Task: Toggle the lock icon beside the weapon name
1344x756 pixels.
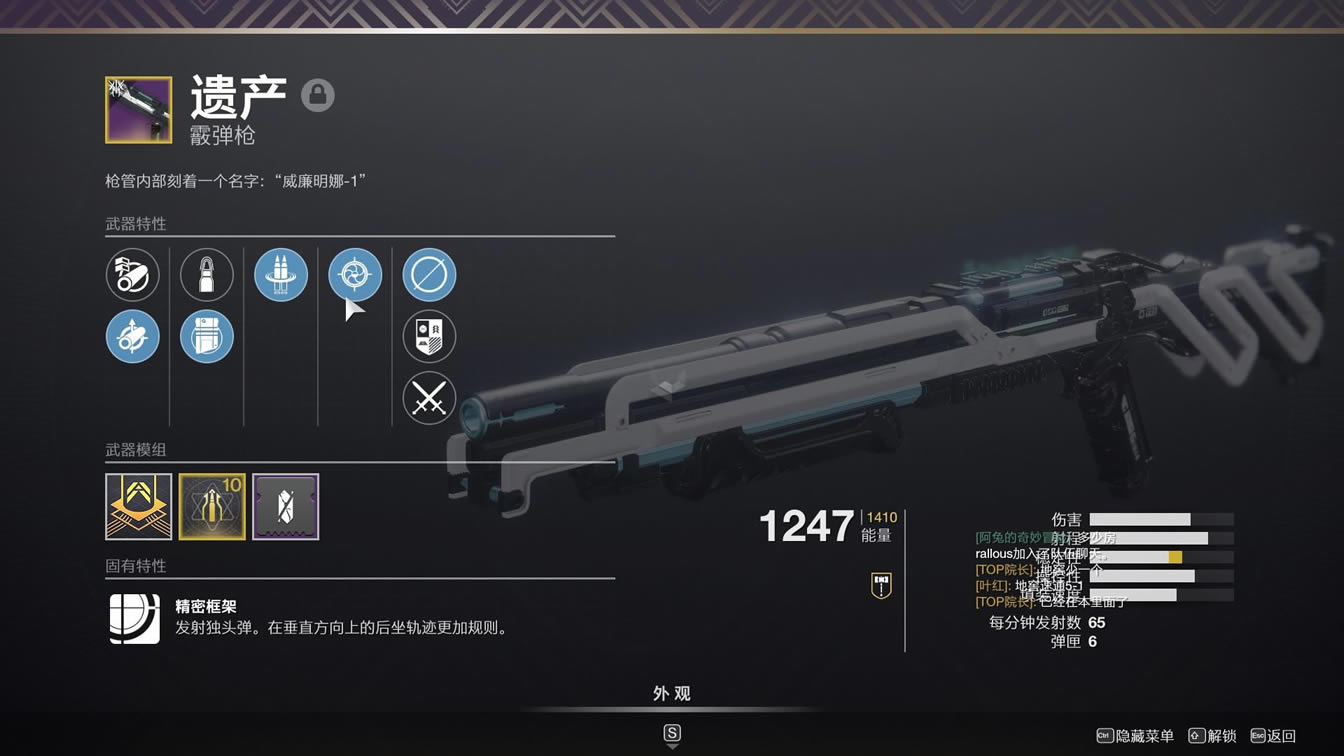Action: tap(318, 96)
